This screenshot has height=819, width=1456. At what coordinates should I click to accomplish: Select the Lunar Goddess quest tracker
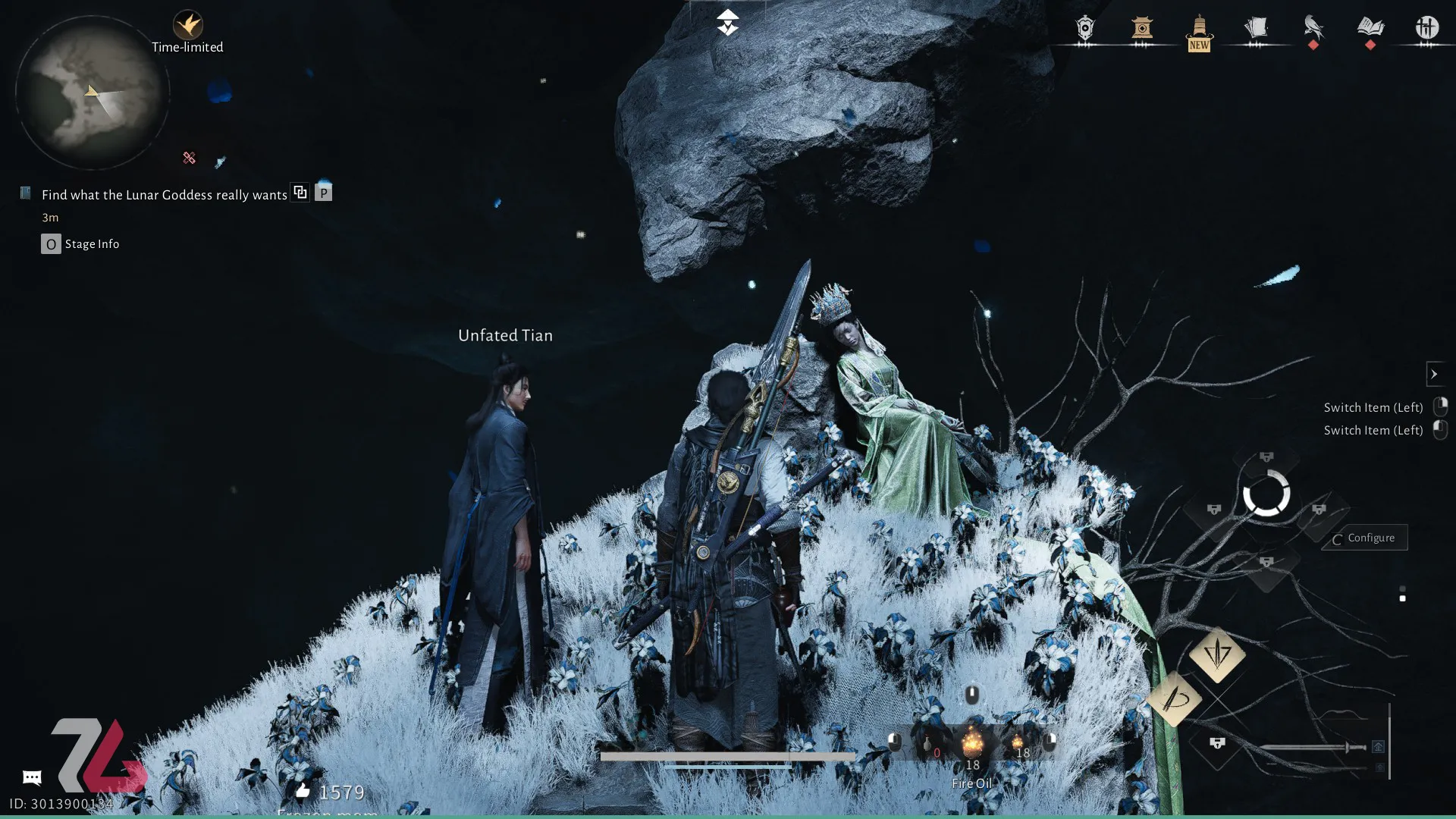pos(164,195)
